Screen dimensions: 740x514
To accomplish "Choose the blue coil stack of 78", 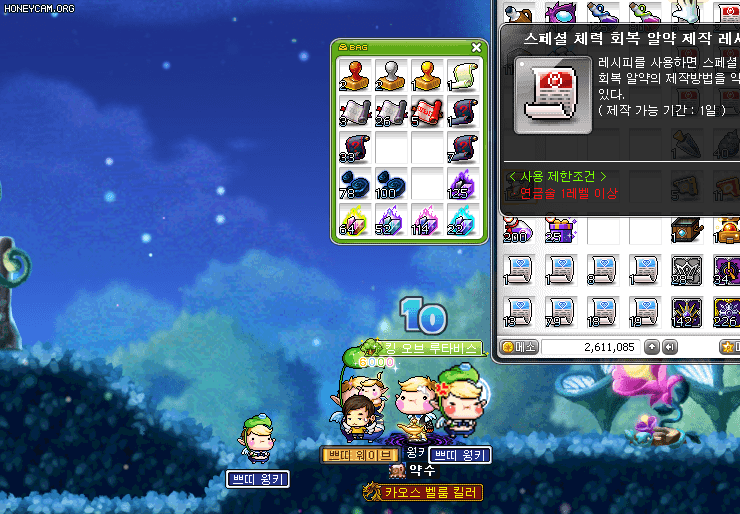I will (x=356, y=184).
